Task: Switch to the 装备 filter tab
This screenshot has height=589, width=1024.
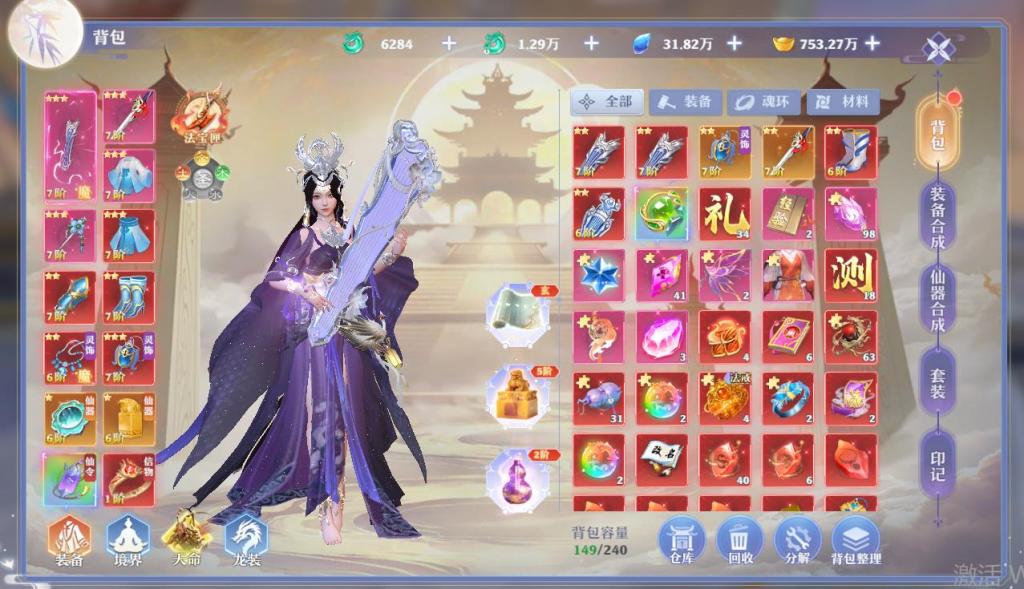Action: [687, 102]
